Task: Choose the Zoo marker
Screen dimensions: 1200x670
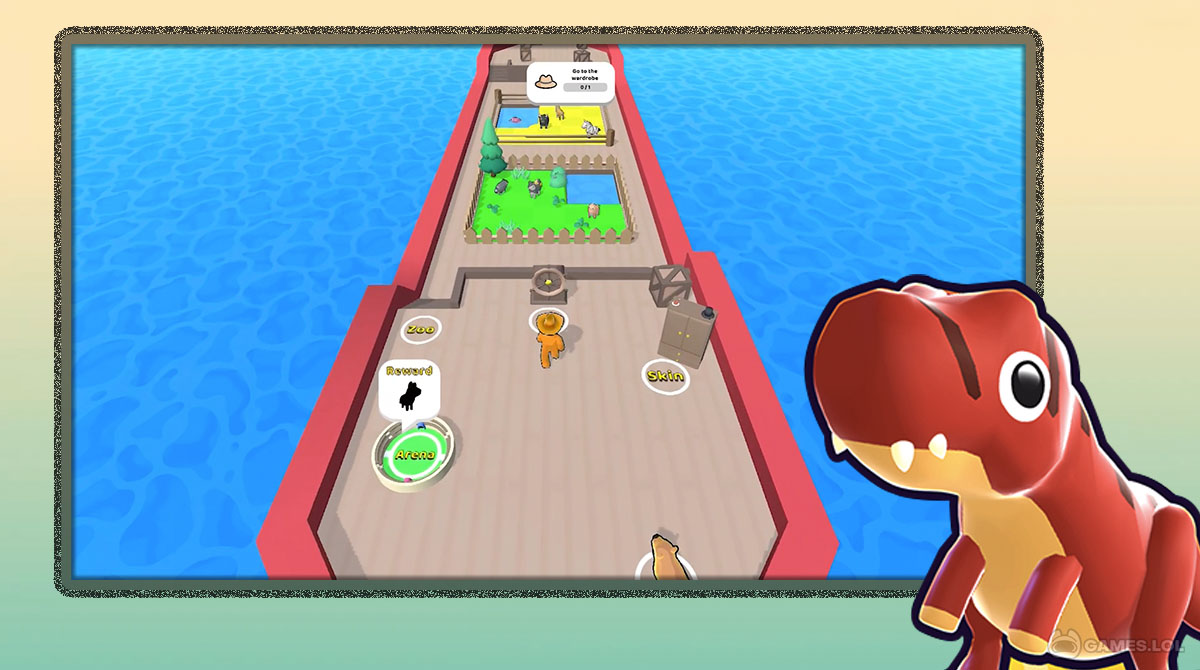Action: click(x=421, y=328)
